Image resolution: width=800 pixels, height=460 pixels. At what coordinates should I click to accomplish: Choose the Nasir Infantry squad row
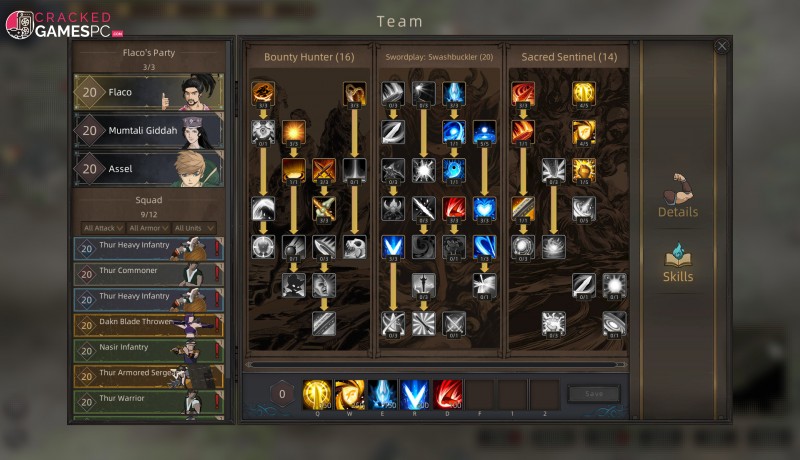[x=148, y=350]
